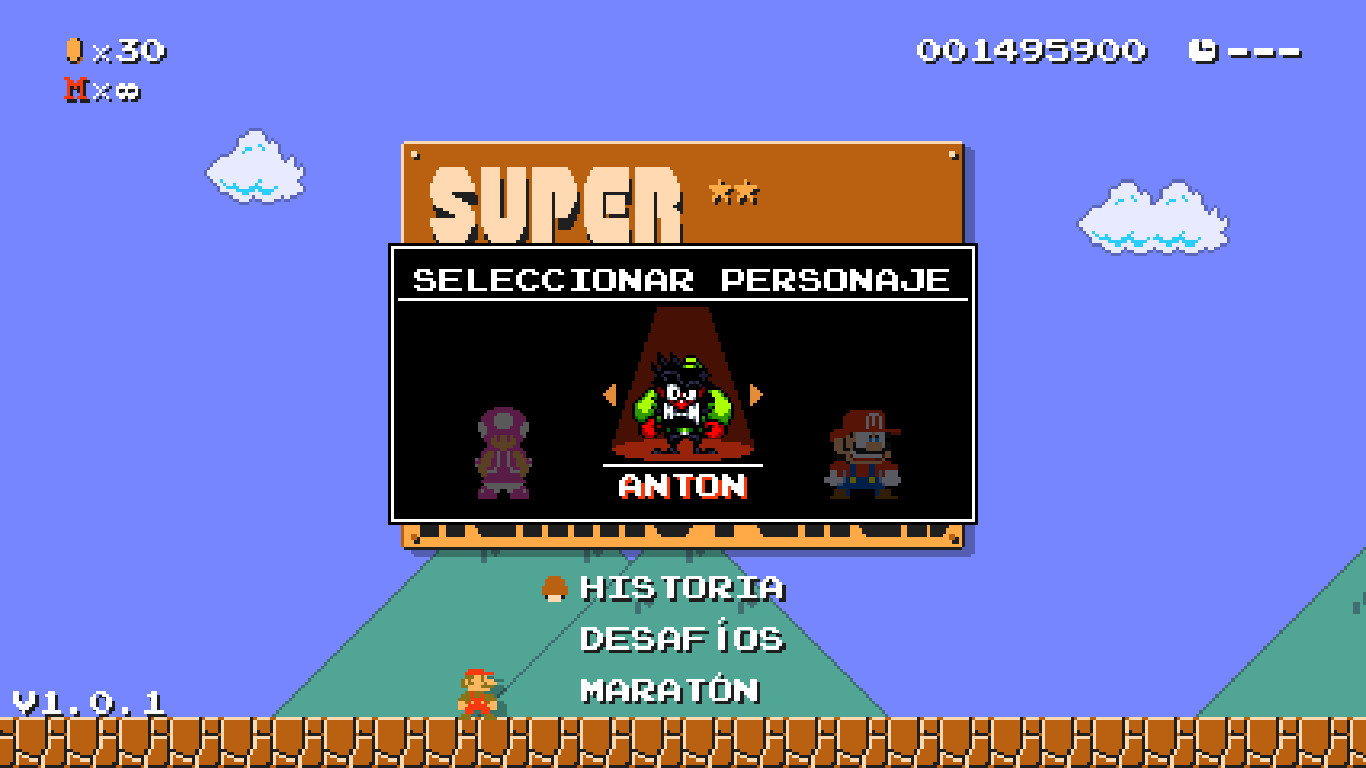This screenshot has width=1366, height=768.
Task: Click the stars decoration beside SUPER
Action: tap(733, 192)
